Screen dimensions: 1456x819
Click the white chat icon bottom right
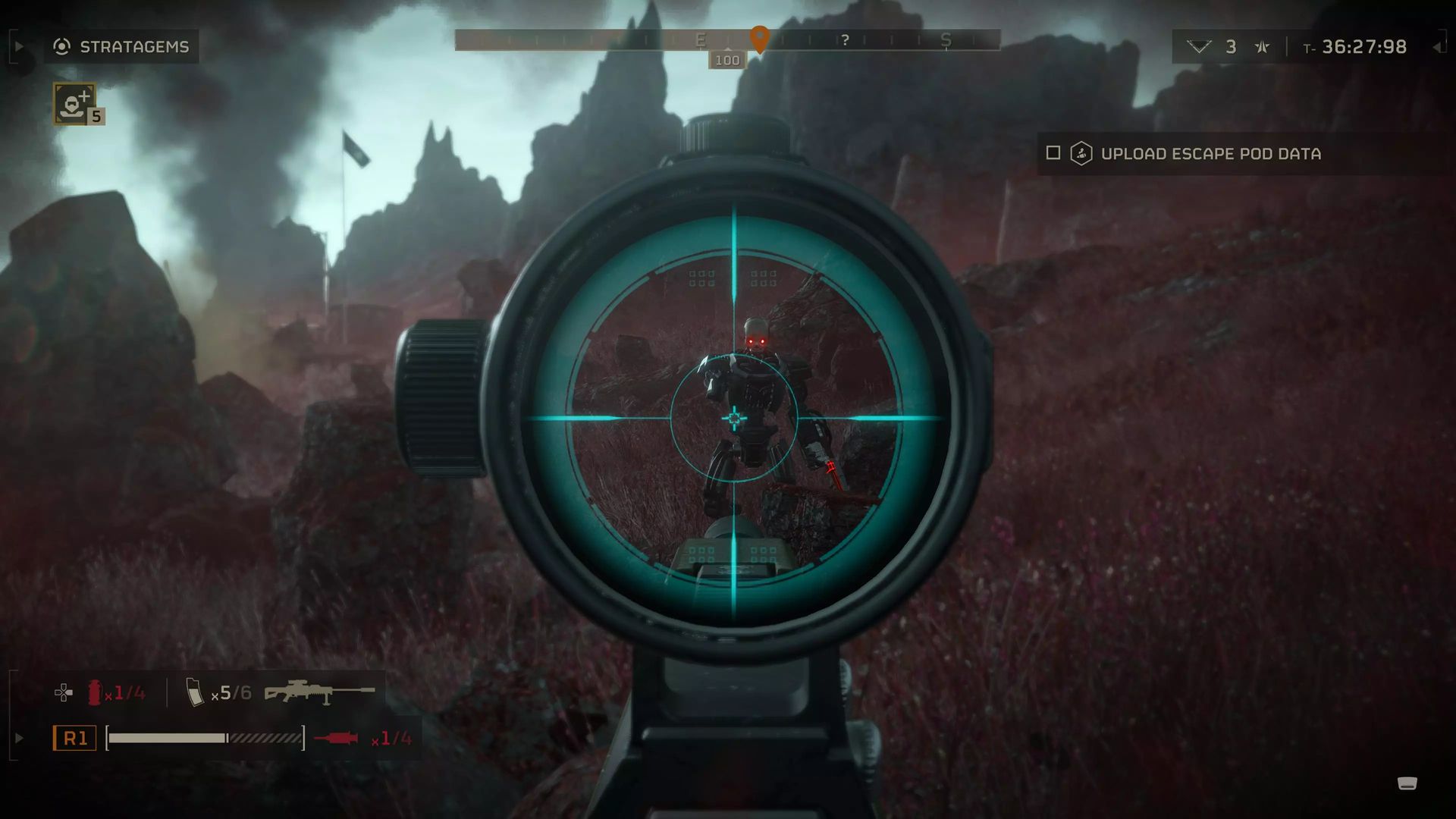tap(1407, 783)
